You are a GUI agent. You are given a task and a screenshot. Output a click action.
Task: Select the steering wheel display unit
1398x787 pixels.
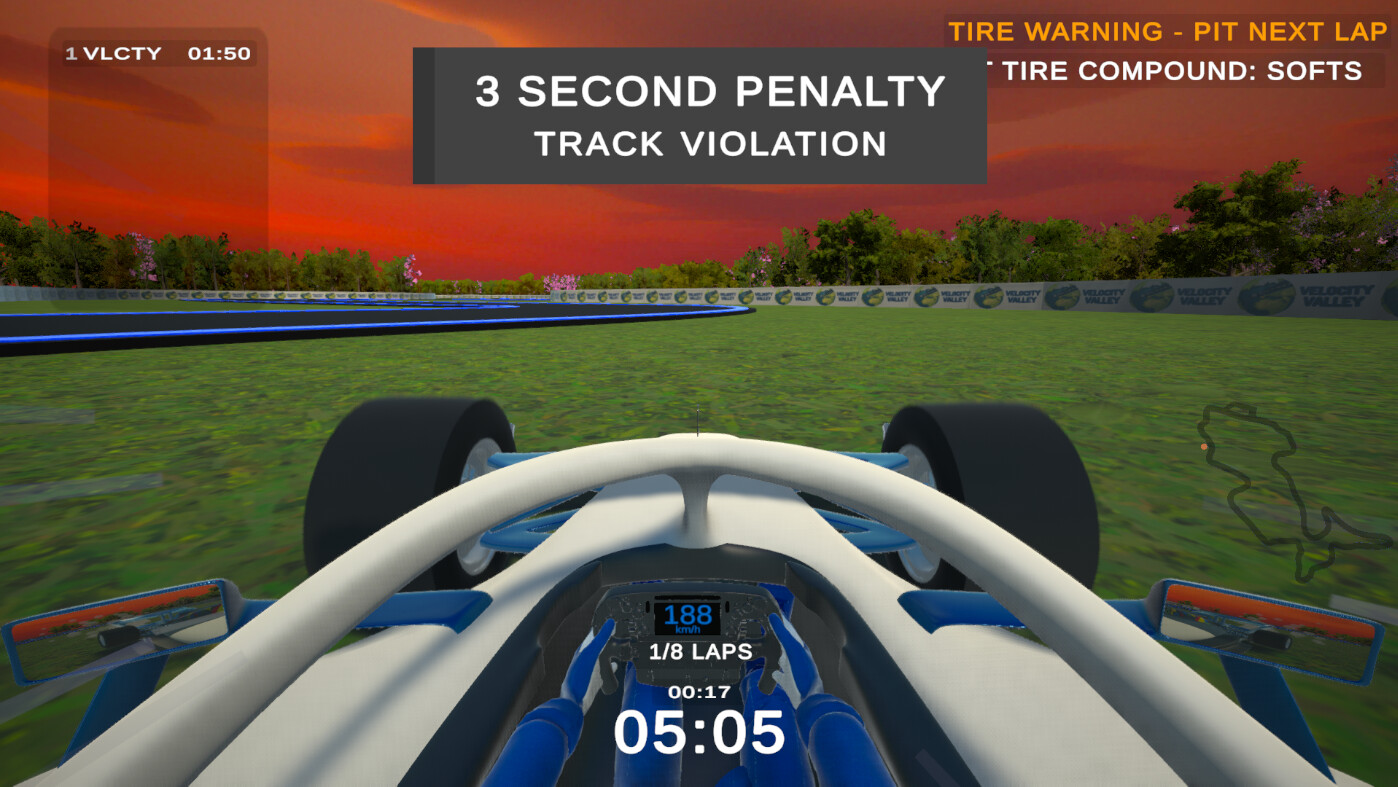click(x=686, y=630)
